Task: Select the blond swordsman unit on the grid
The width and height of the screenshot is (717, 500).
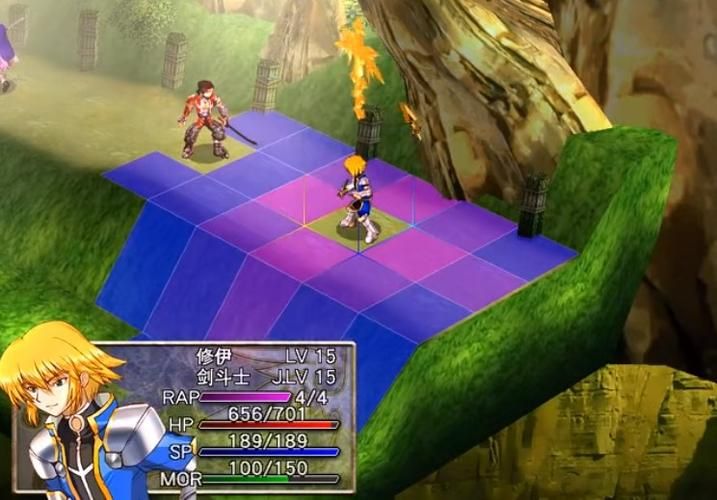Action: (357, 198)
